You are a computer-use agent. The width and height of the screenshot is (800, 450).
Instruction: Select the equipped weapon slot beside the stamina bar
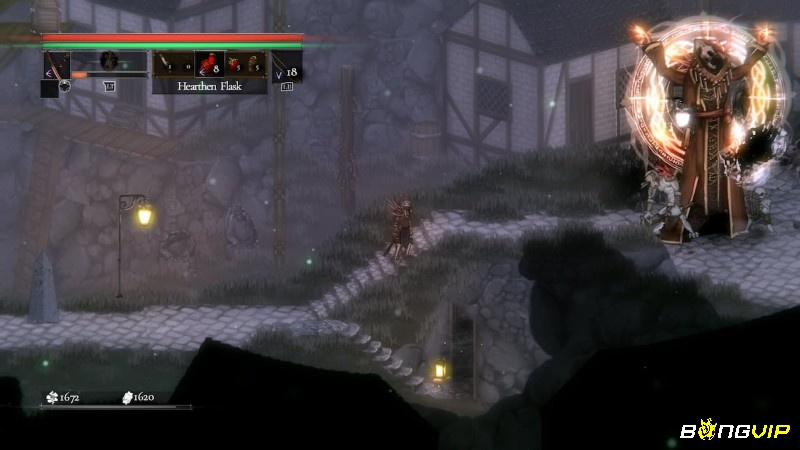56,64
